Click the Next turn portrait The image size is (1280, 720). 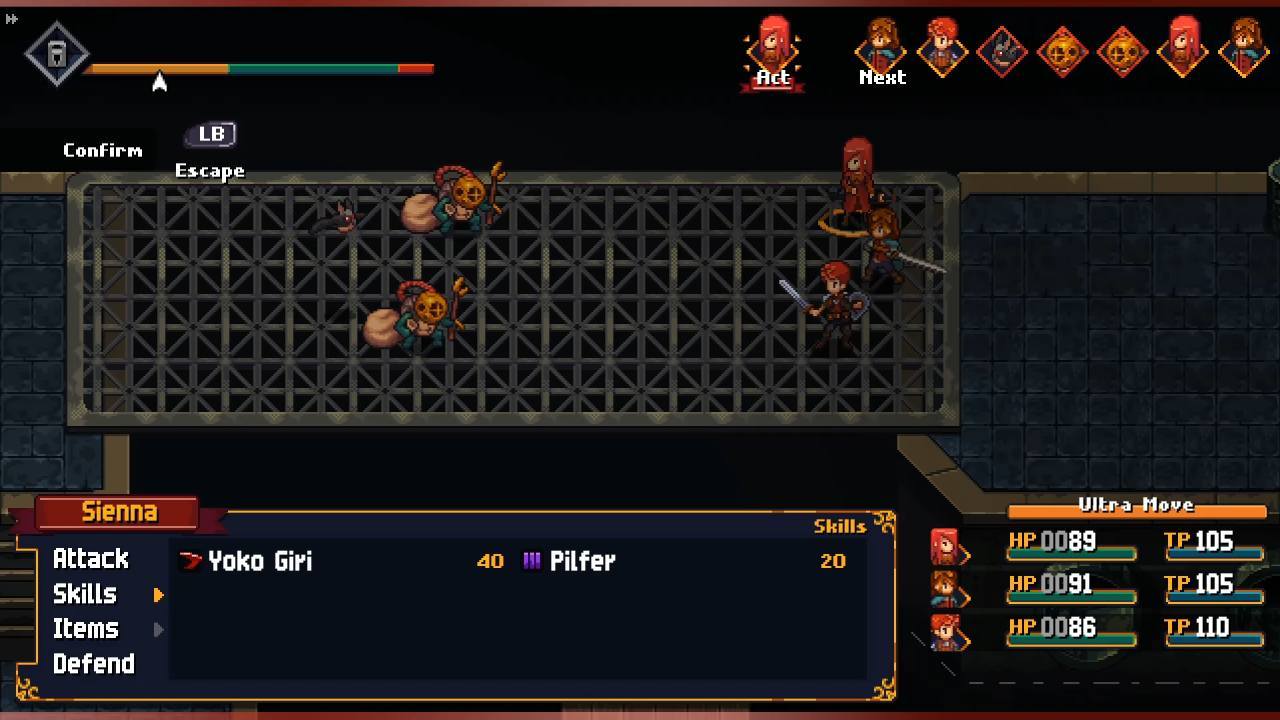[881, 48]
